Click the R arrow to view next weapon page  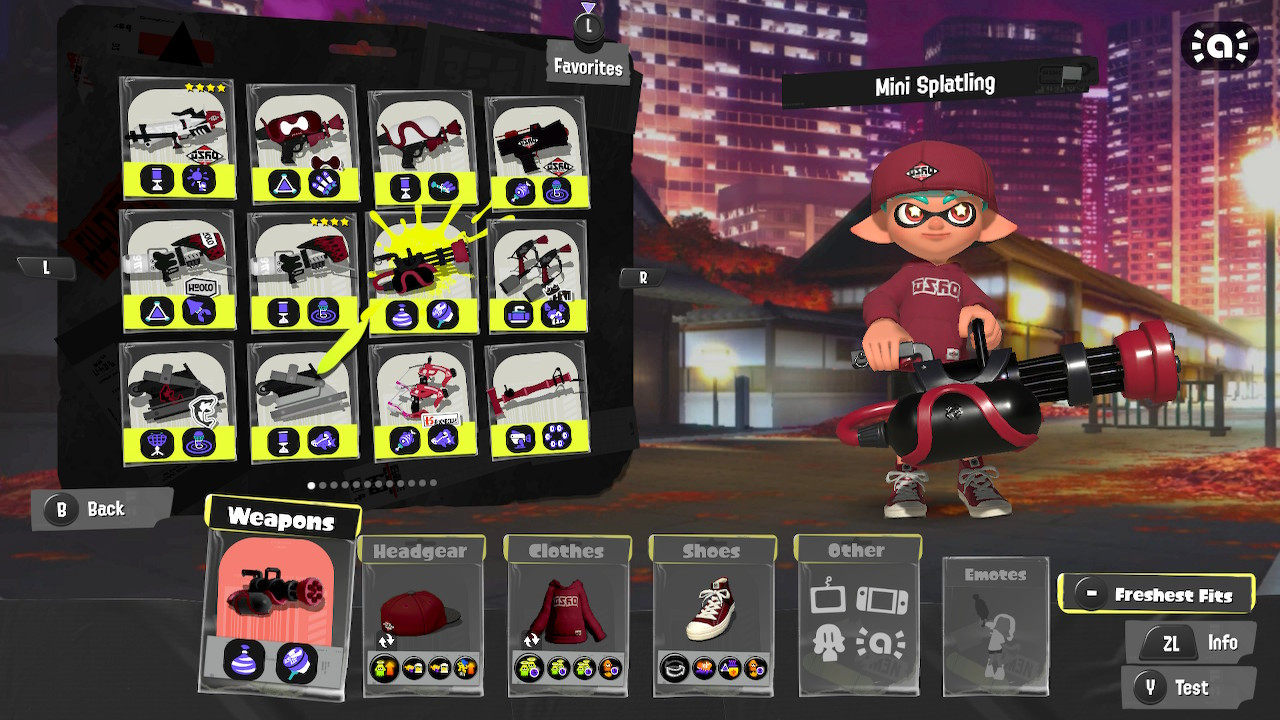pyautogui.click(x=640, y=277)
